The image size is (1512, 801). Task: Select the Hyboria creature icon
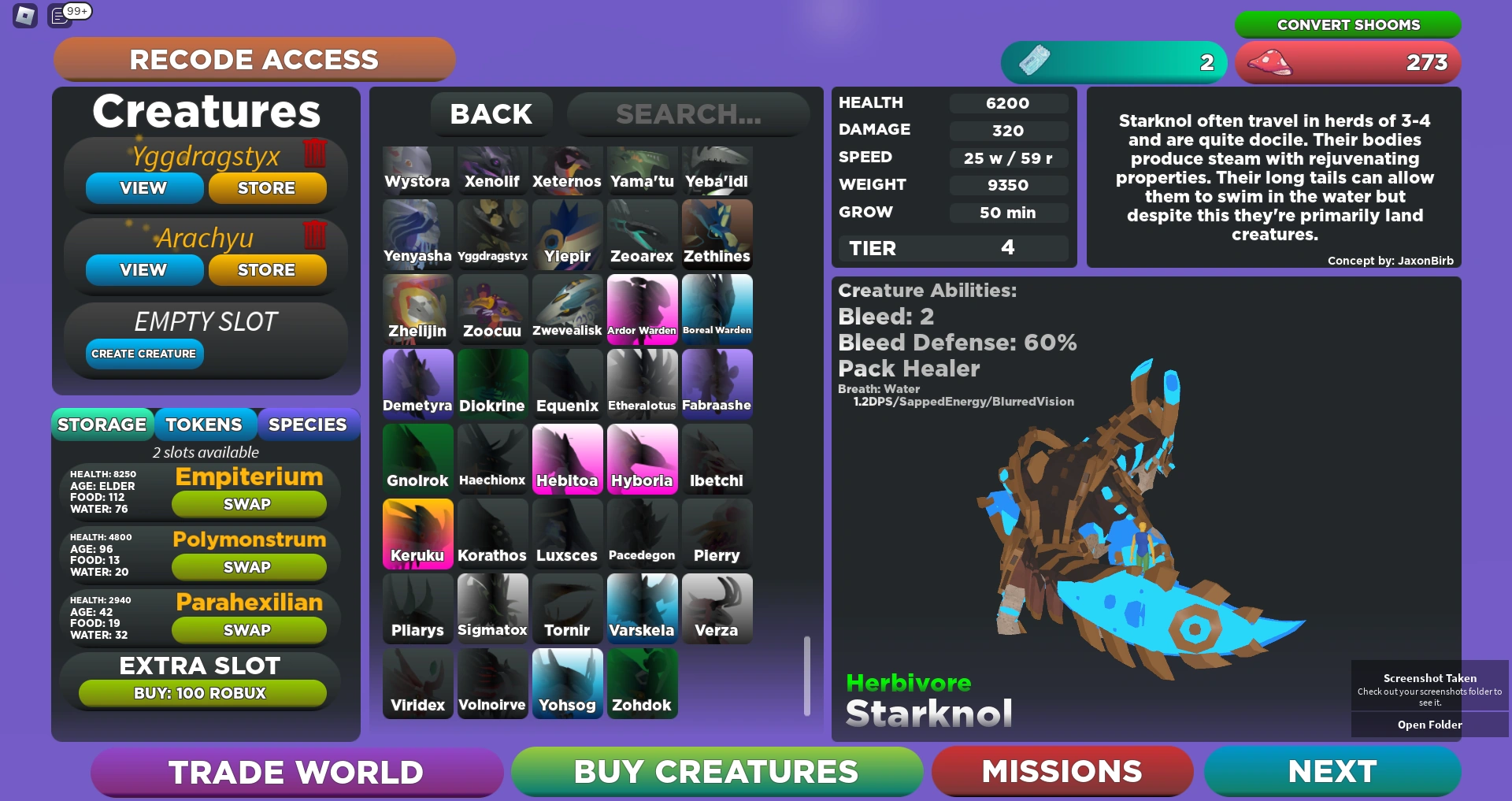point(642,458)
